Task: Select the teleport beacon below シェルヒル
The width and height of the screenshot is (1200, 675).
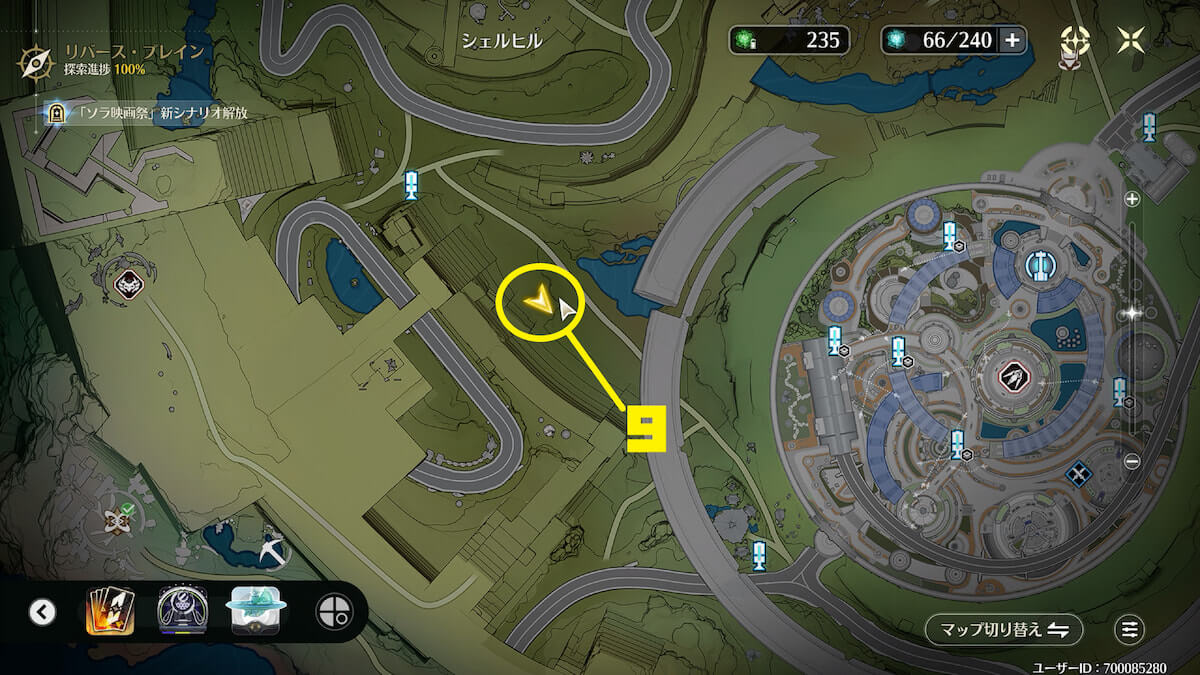Action: [410, 184]
